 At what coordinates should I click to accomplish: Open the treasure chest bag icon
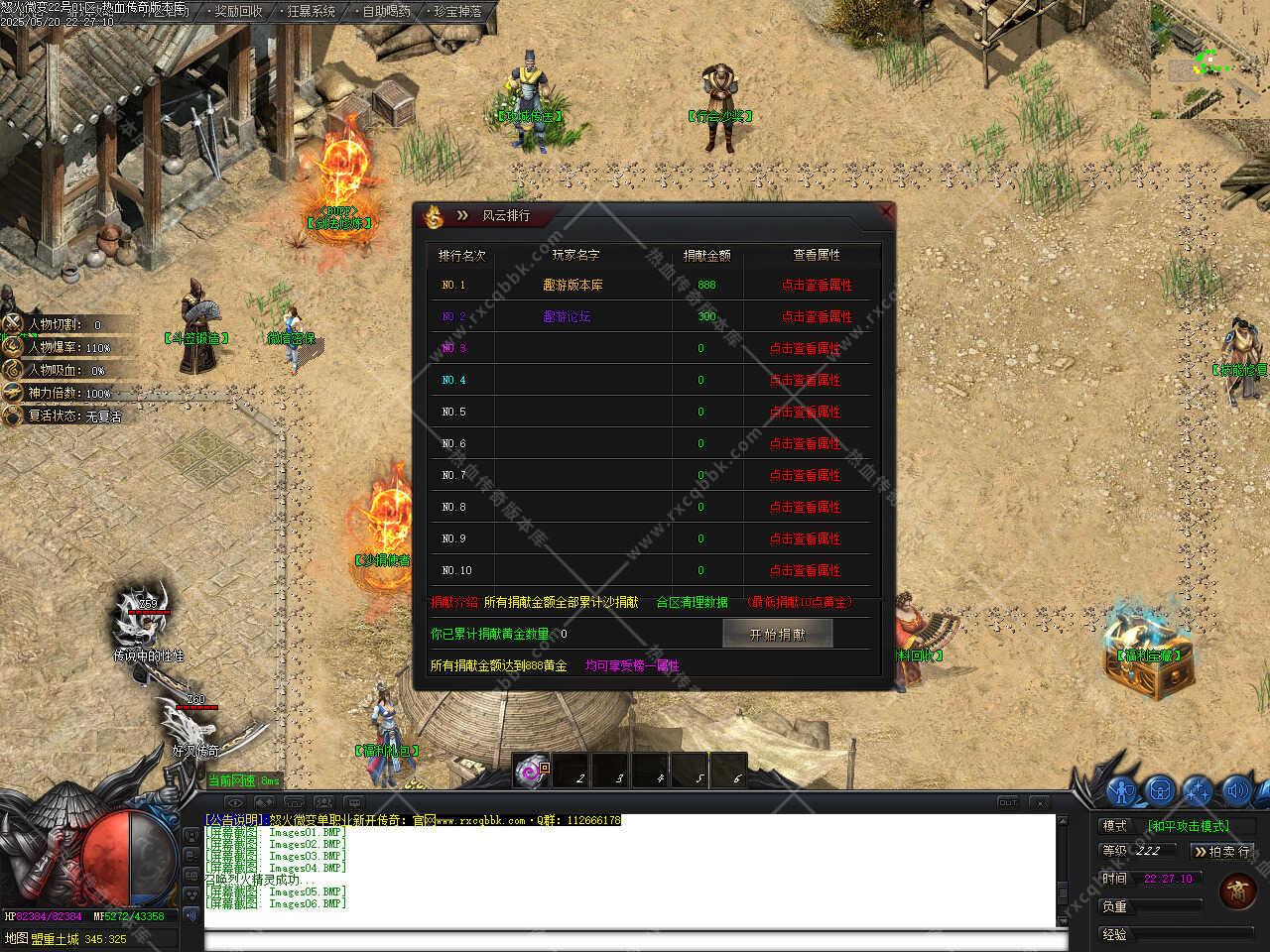[1160, 790]
